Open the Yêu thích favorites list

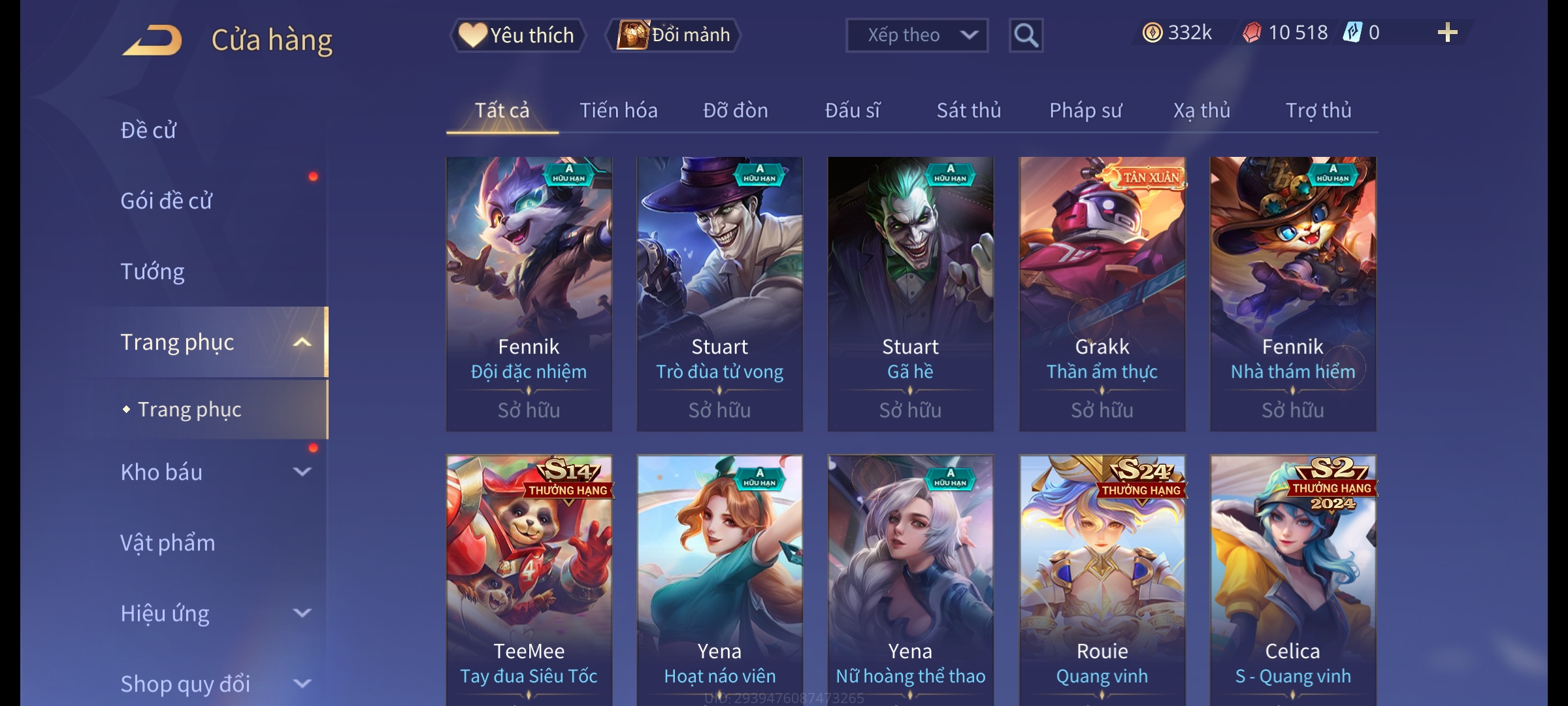[x=517, y=35]
